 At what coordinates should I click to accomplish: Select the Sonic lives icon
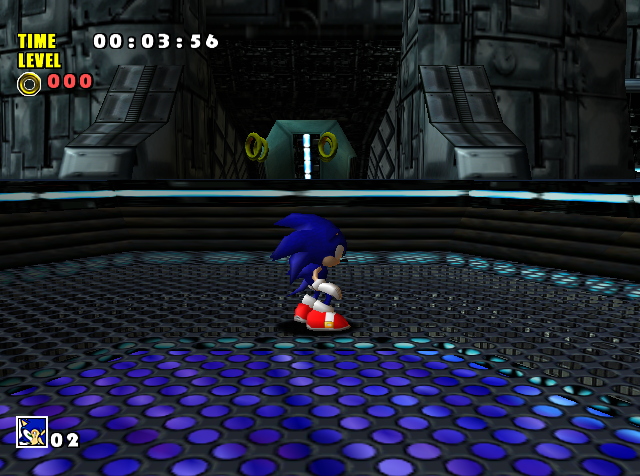[x=32, y=432]
